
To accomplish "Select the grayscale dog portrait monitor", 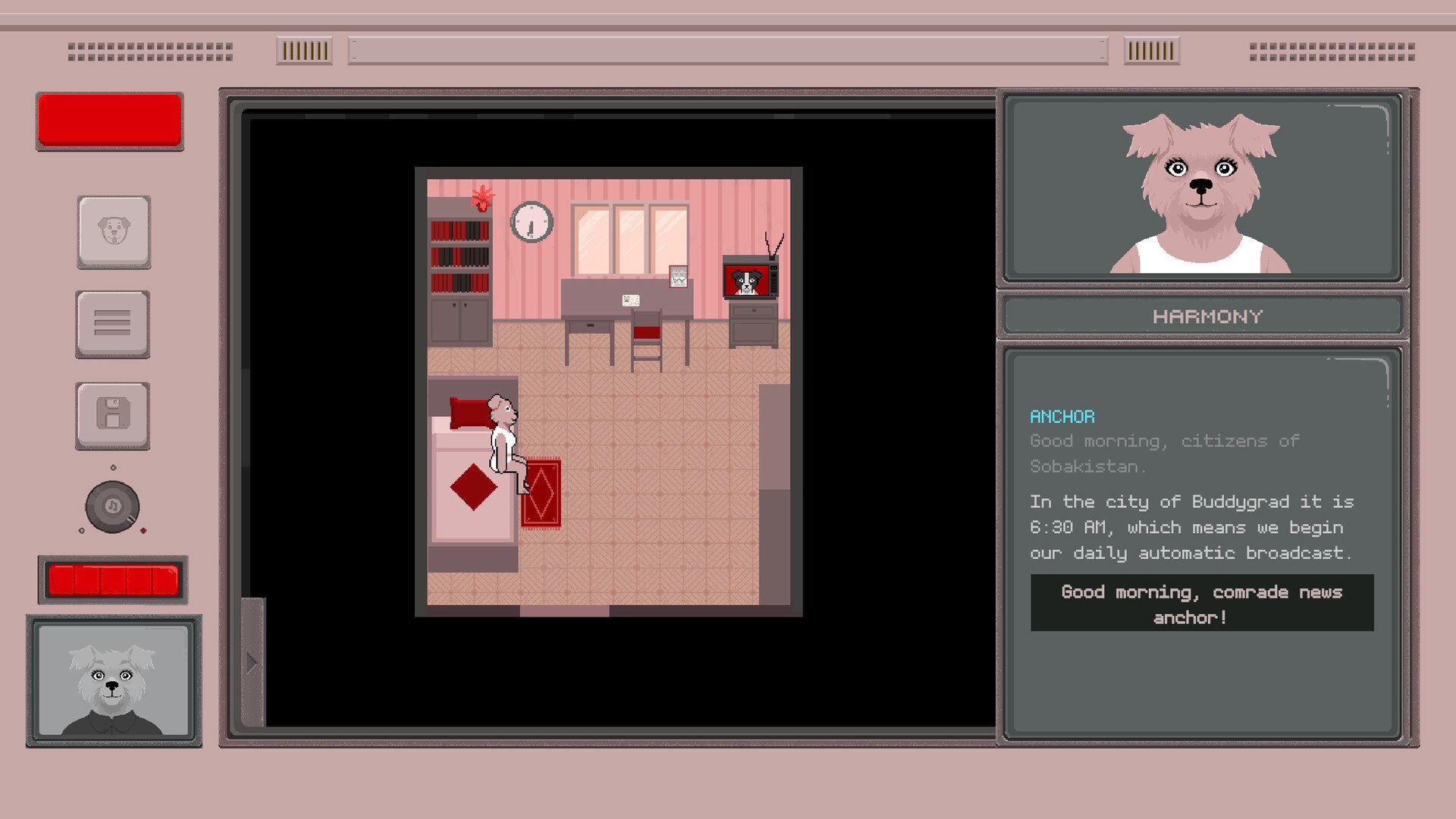I will [114, 680].
